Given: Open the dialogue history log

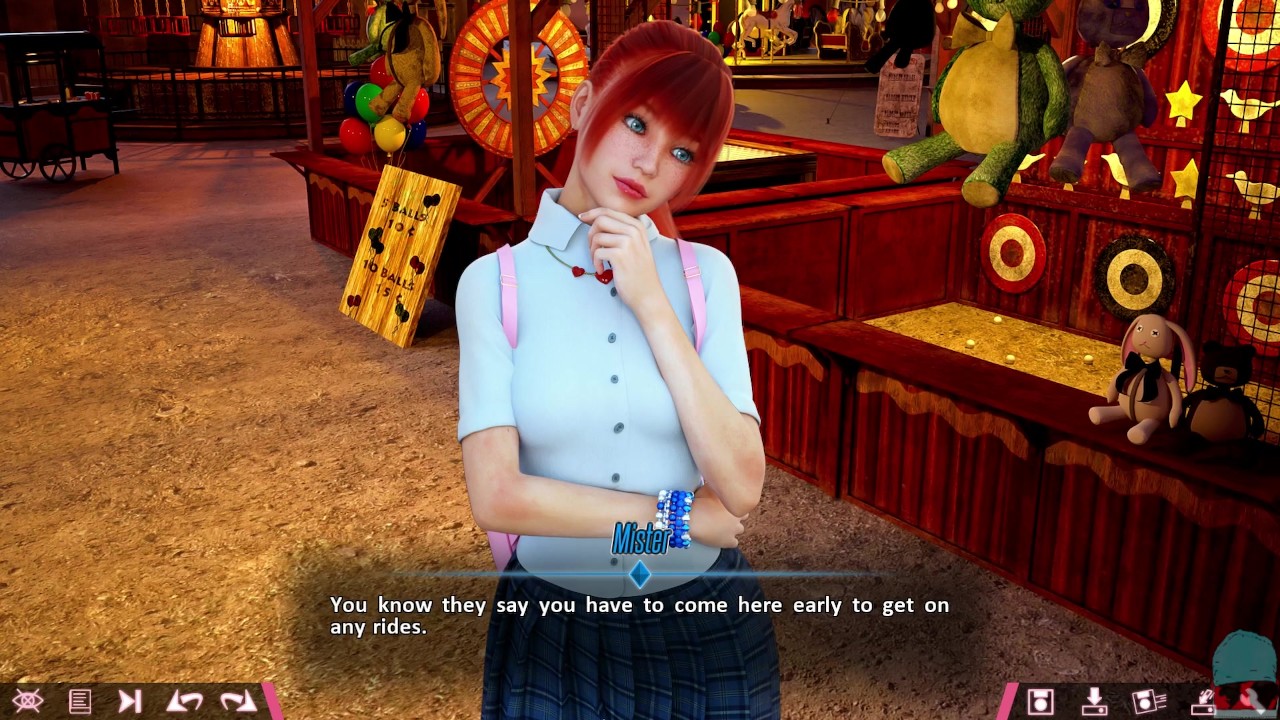Looking at the screenshot, I should pos(79,701).
